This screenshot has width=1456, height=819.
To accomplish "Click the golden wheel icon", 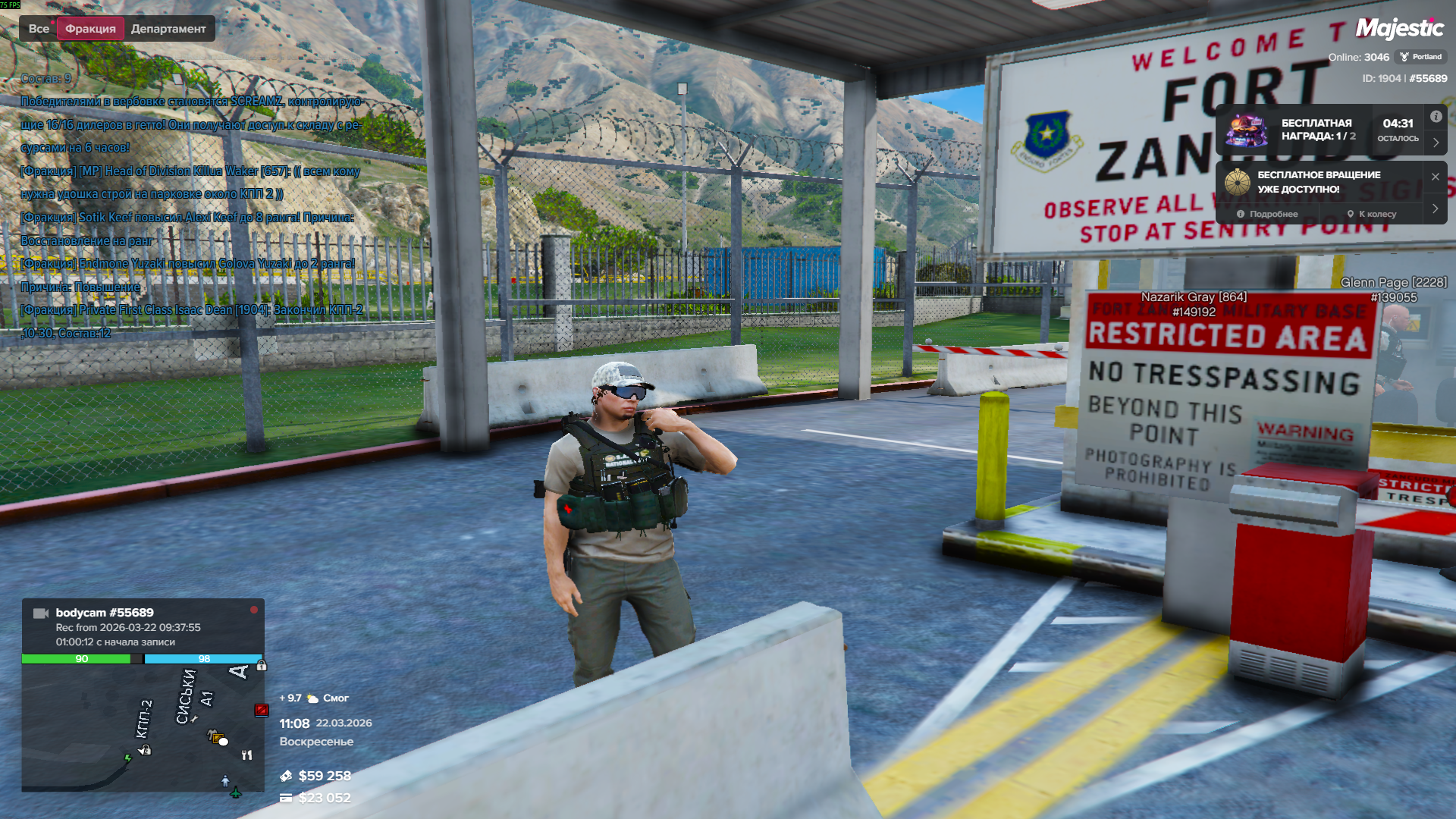I will [x=1237, y=182].
